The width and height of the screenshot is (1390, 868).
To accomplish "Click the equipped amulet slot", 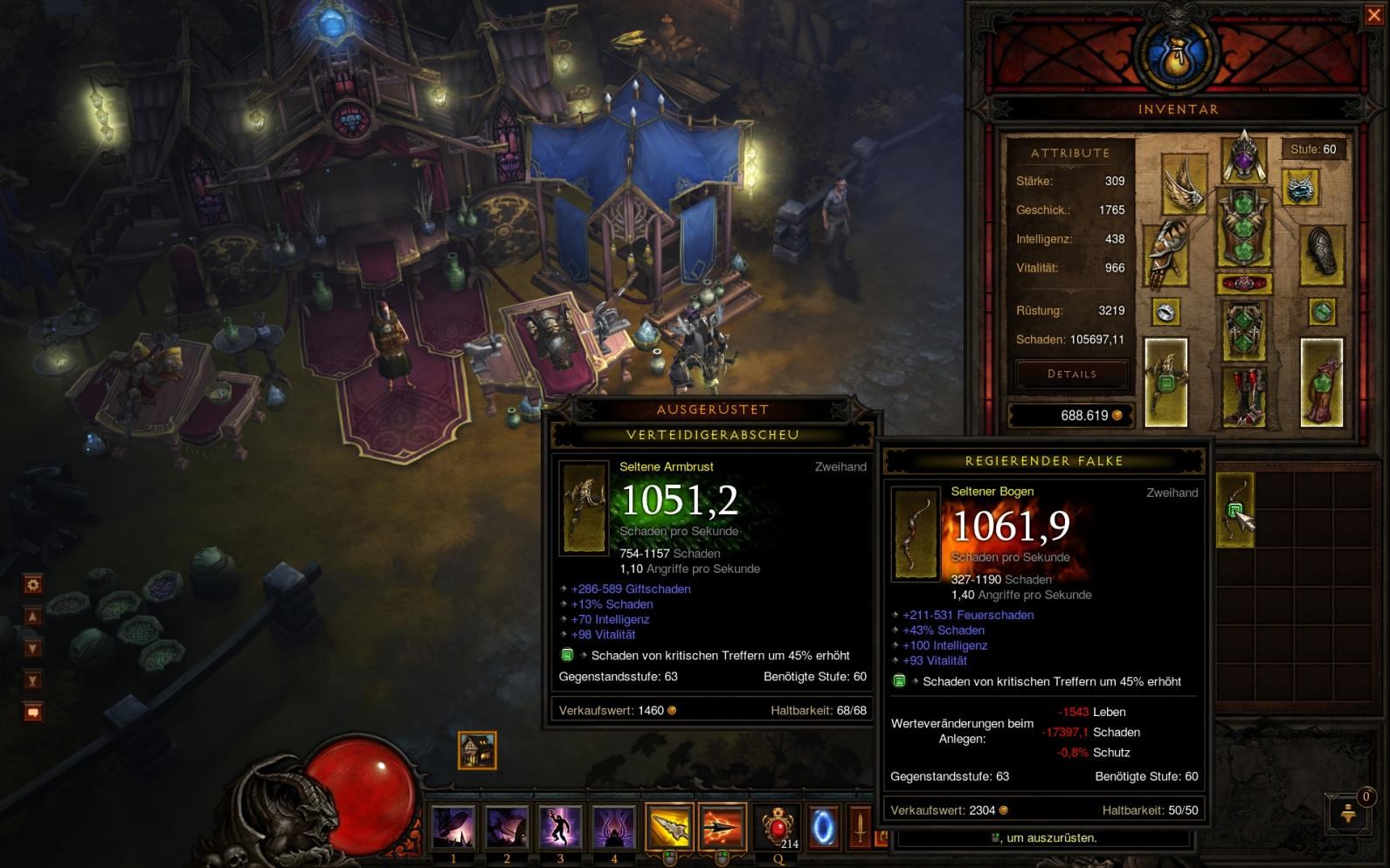I will 1300,187.
